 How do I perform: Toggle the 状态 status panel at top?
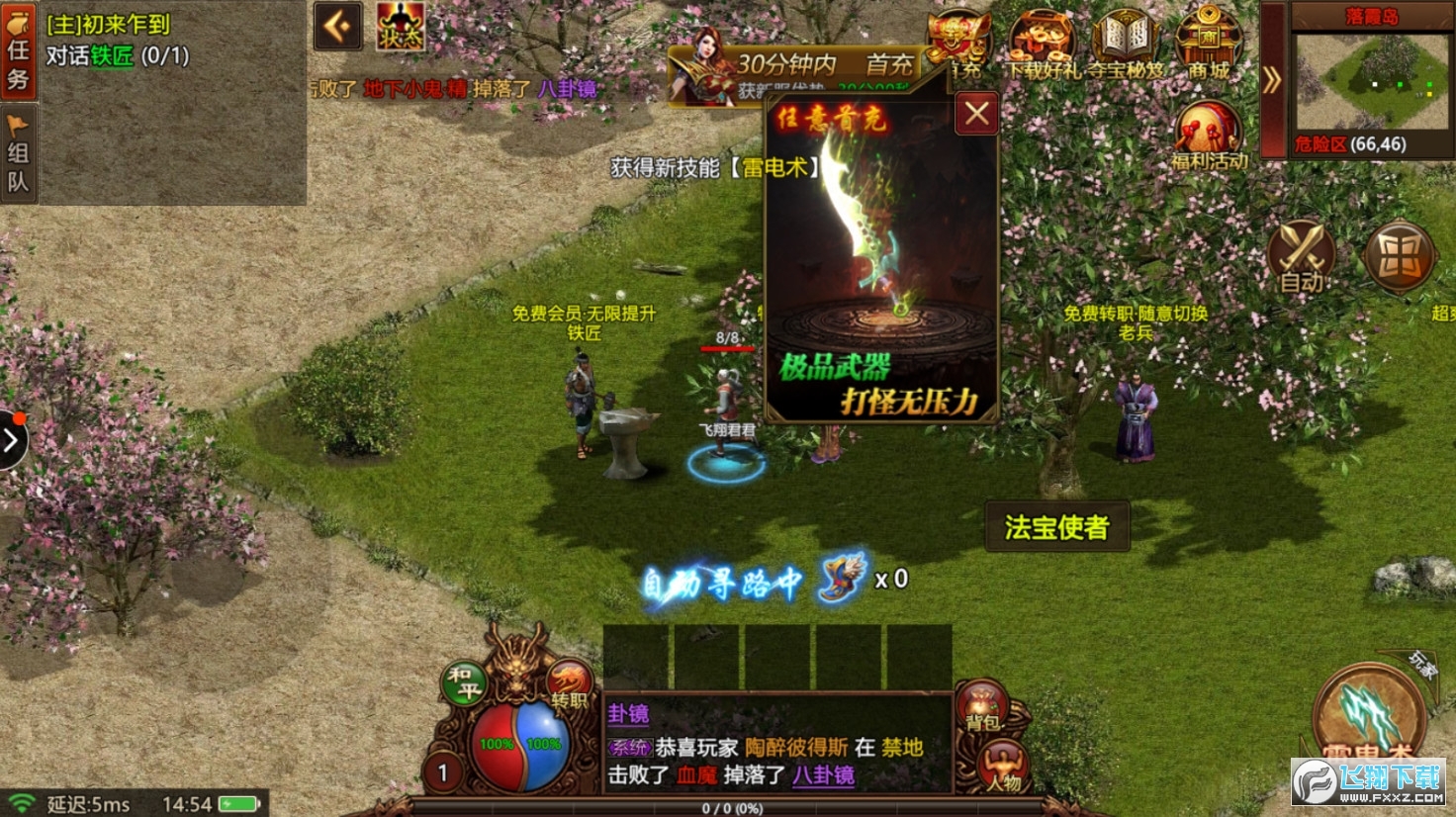[x=400, y=27]
